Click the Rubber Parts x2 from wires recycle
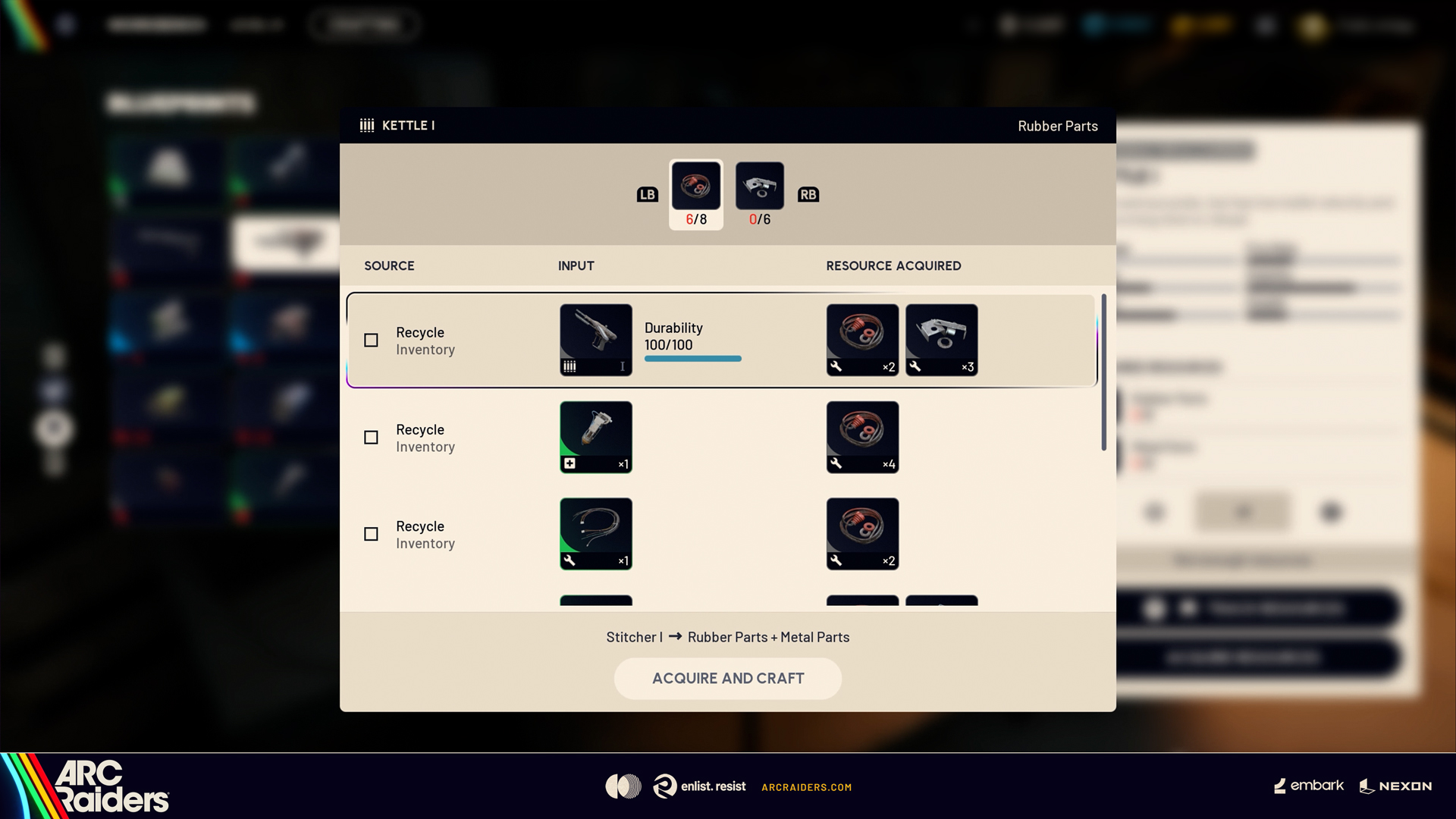Viewport: 1456px width, 819px height. point(862,534)
